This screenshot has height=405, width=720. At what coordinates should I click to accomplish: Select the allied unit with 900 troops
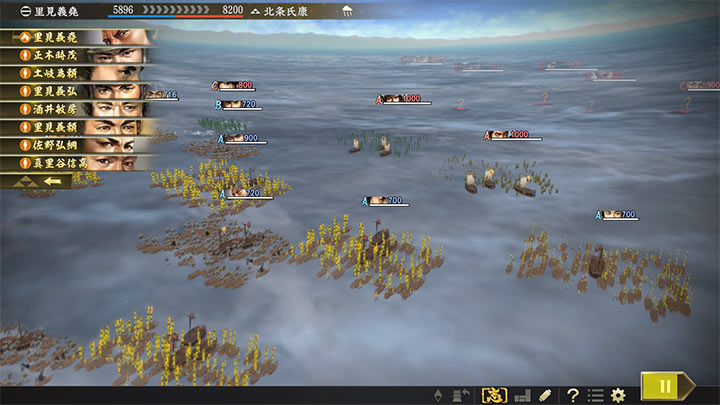pyautogui.click(x=239, y=138)
